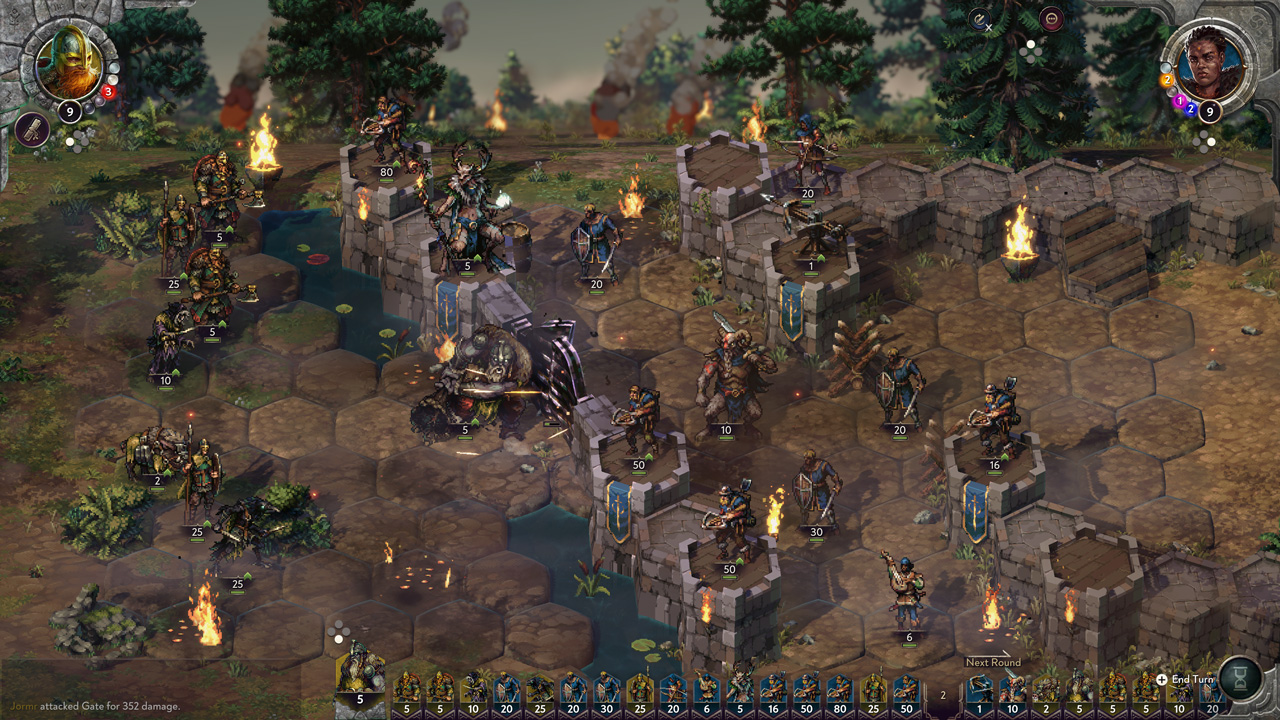Open the scroll icon below your hero portrait
The image size is (1280, 720).
coord(31,131)
